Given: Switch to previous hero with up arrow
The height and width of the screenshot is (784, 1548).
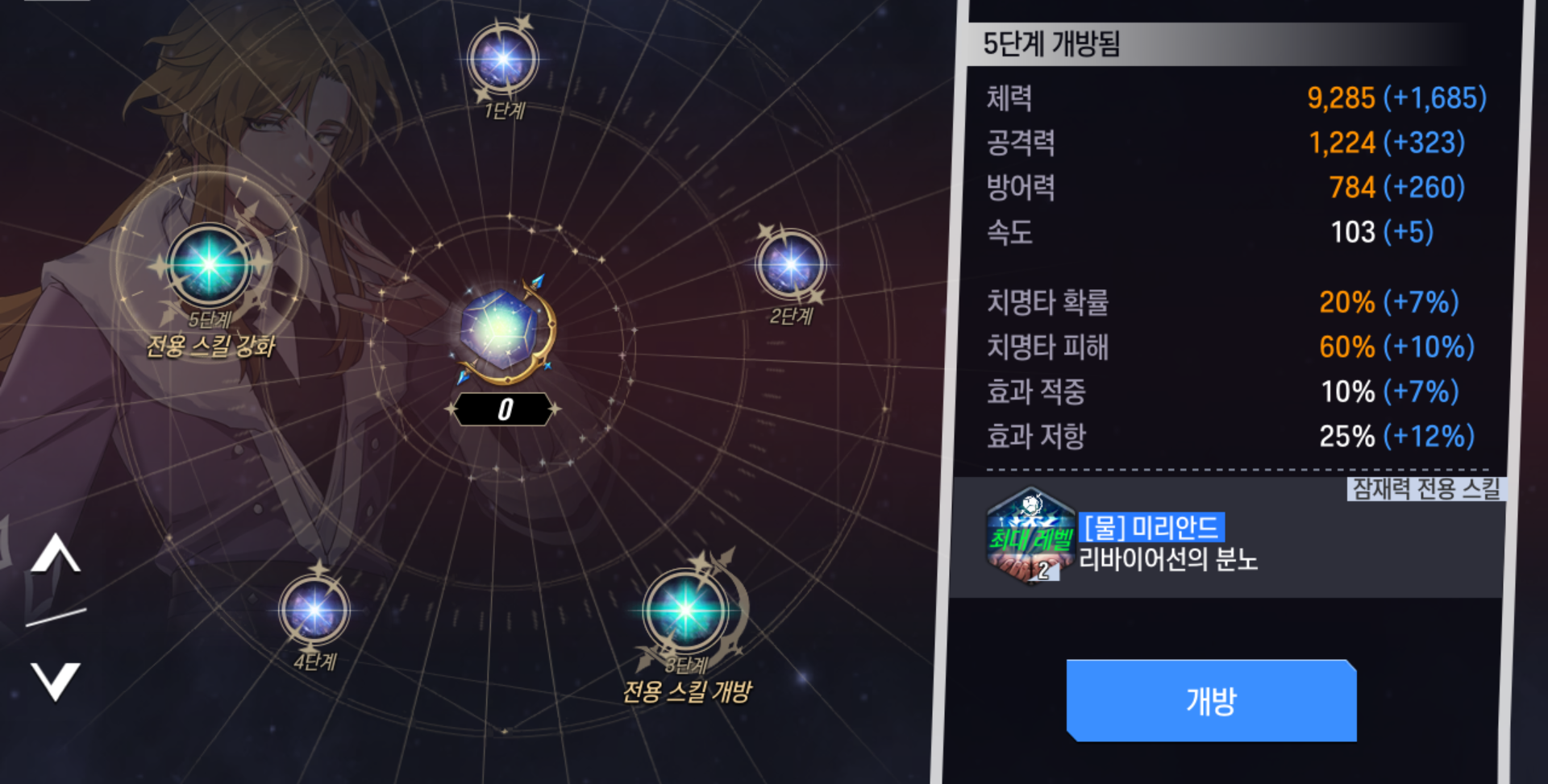Looking at the screenshot, I should coord(56,554).
